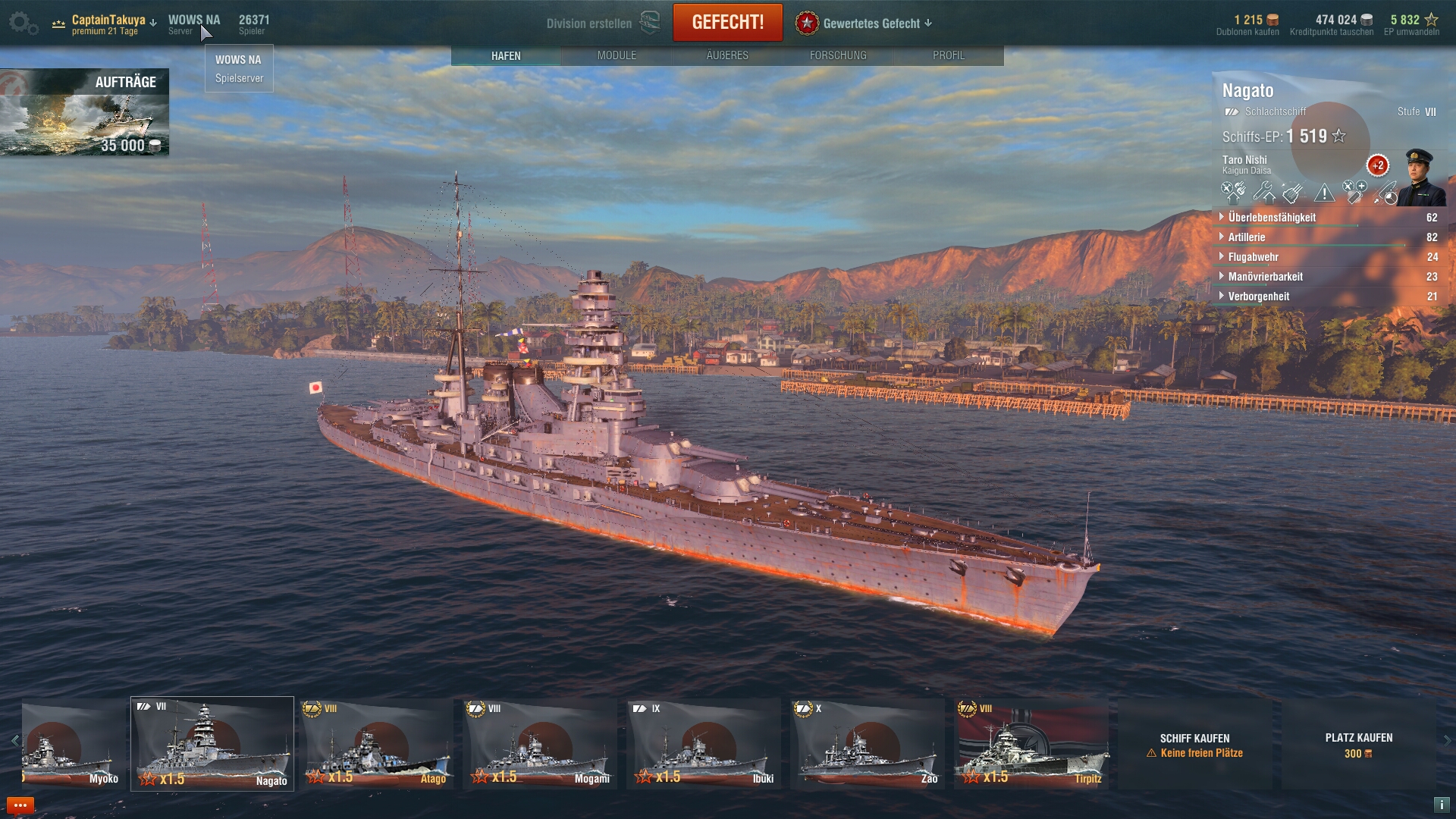Switch to the MODULE tab

click(x=617, y=55)
